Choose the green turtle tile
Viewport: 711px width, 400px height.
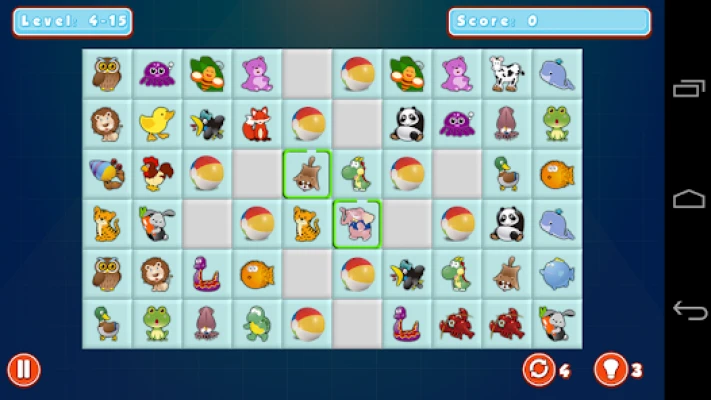click(257, 323)
